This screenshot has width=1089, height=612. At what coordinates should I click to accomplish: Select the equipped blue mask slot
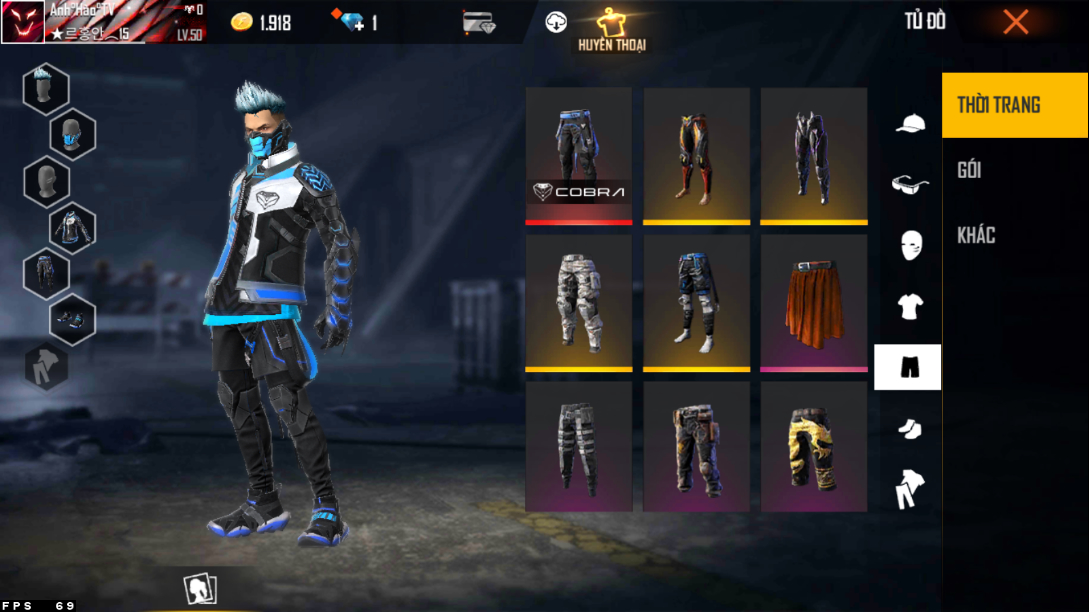pos(72,134)
